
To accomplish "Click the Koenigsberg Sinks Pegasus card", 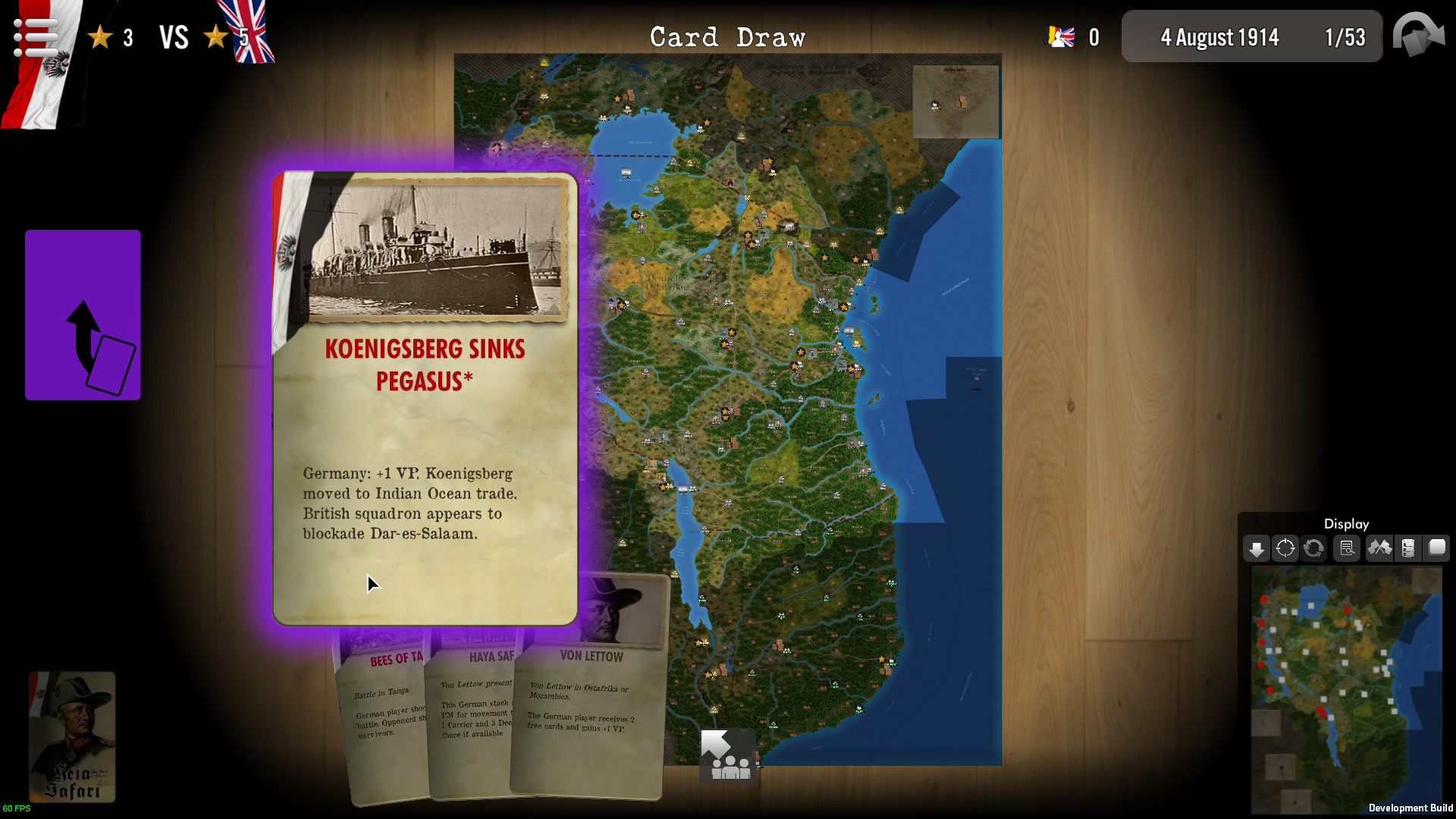I will pyautogui.click(x=425, y=394).
